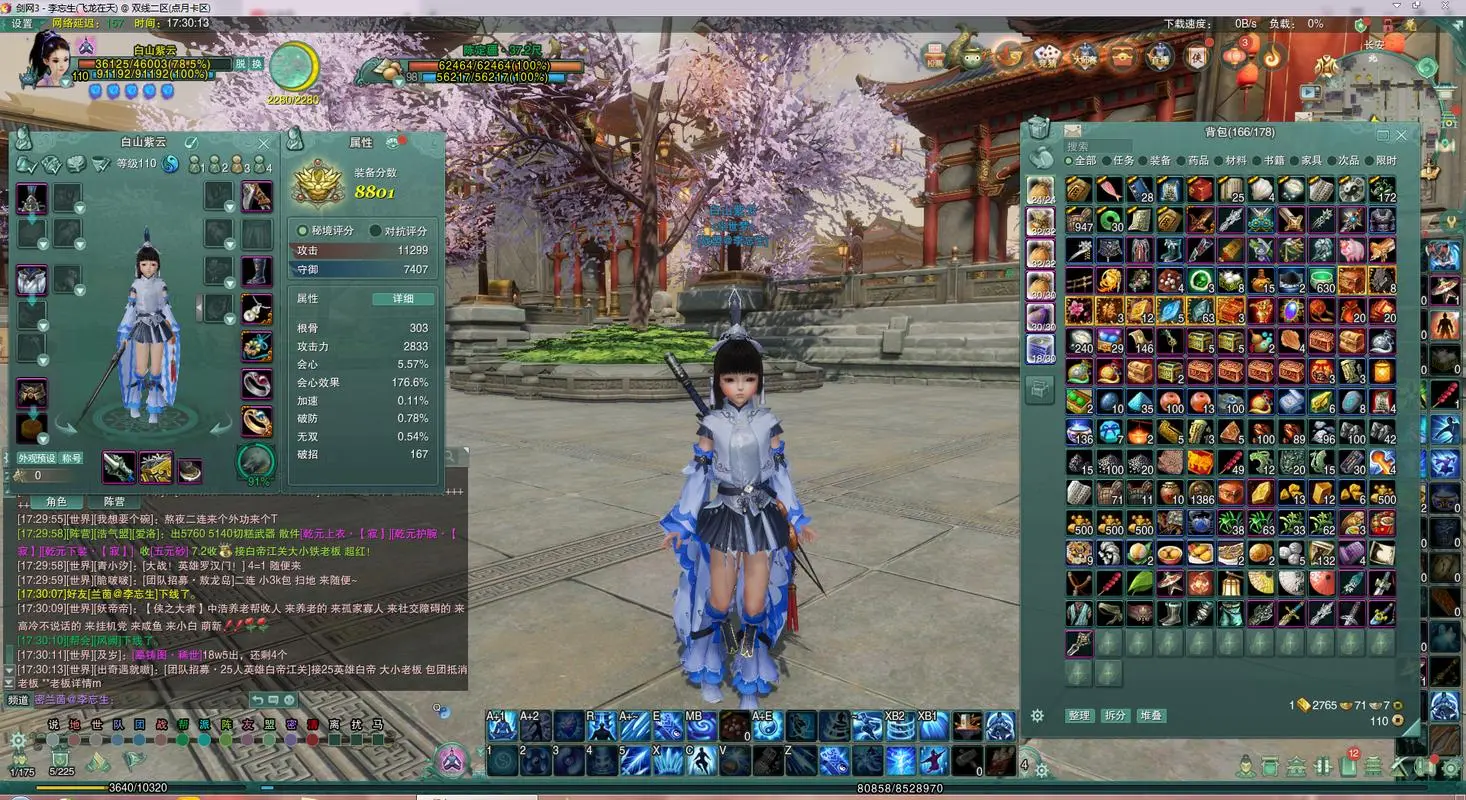1466x800 pixels.
Task: Open the 详细 attribute details
Action: coord(403,298)
